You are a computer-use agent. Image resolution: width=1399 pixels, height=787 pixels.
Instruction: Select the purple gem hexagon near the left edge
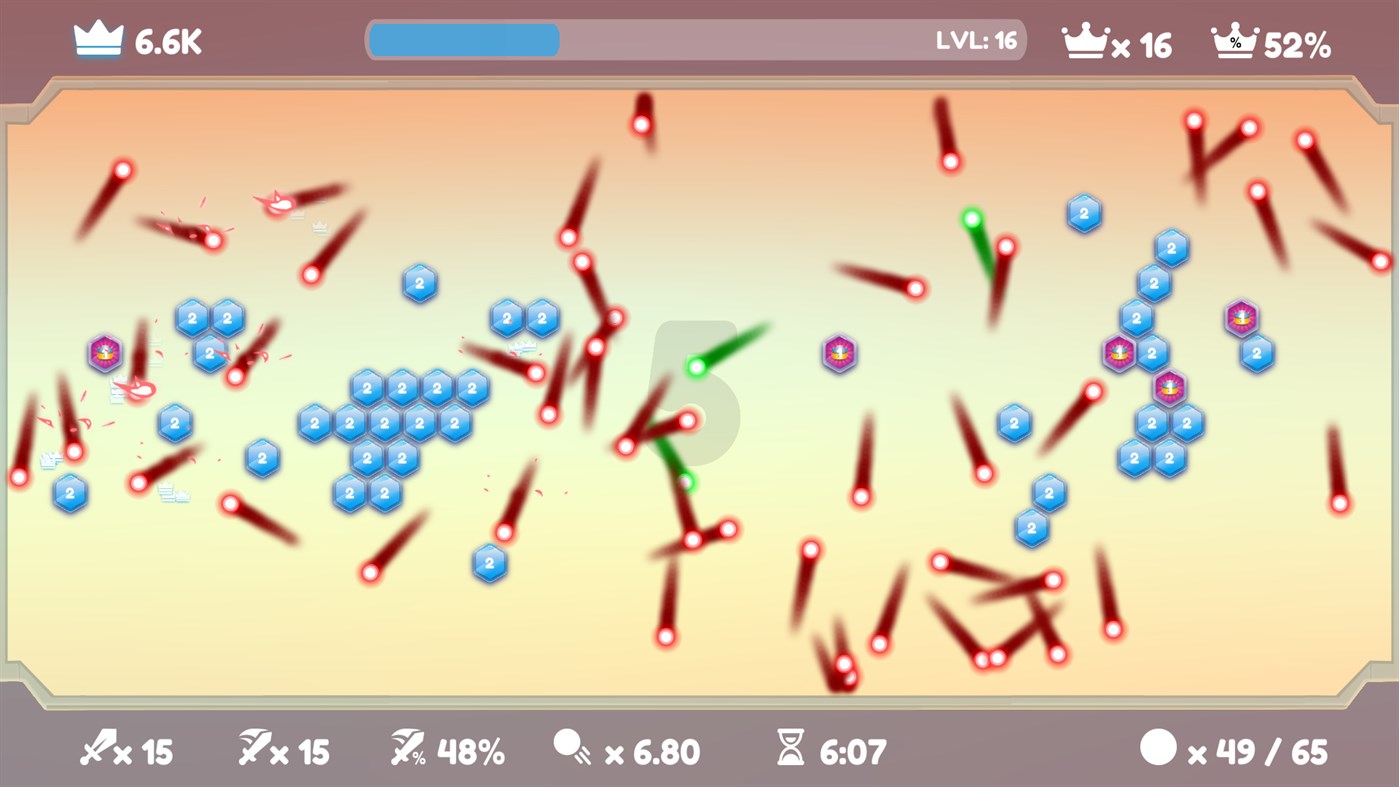(103, 350)
